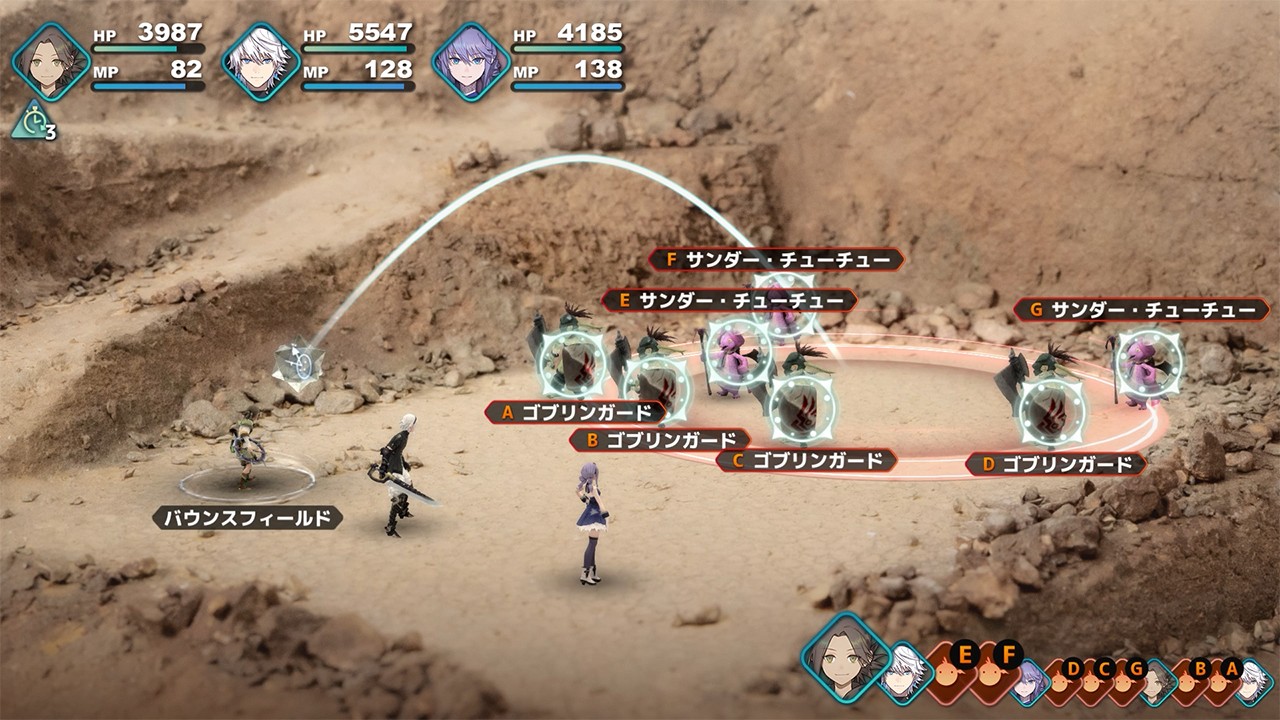Click the stopwatch status icon showing 3
Screen dimensions: 1280x720
point(32,123)
